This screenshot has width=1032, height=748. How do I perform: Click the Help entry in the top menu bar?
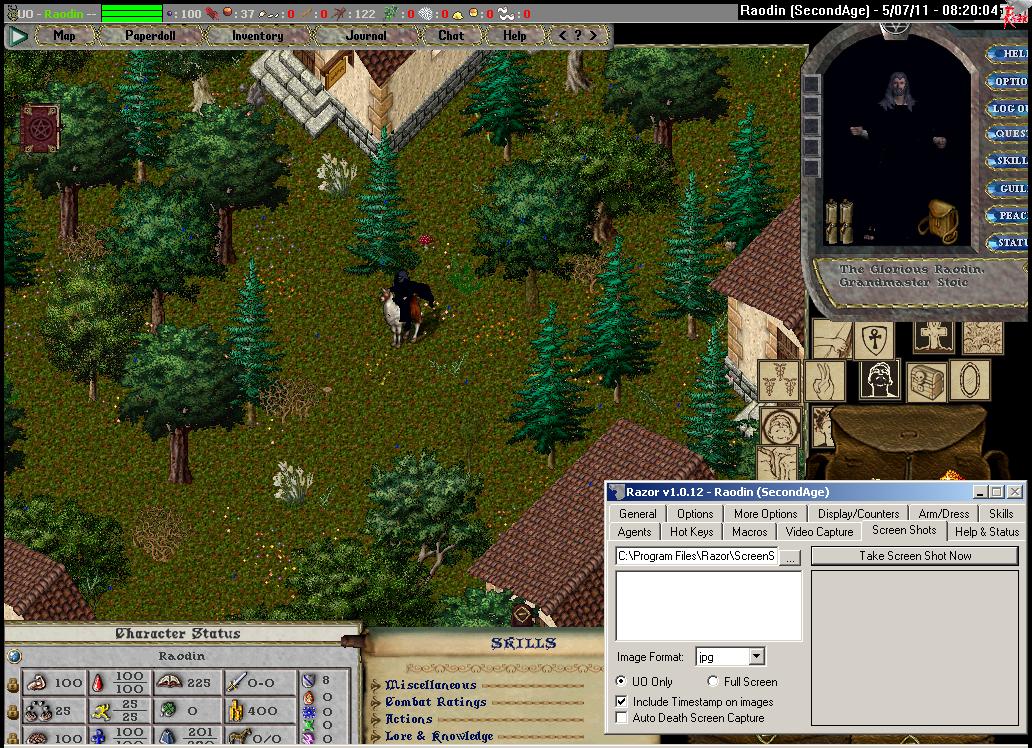point(514,36)
